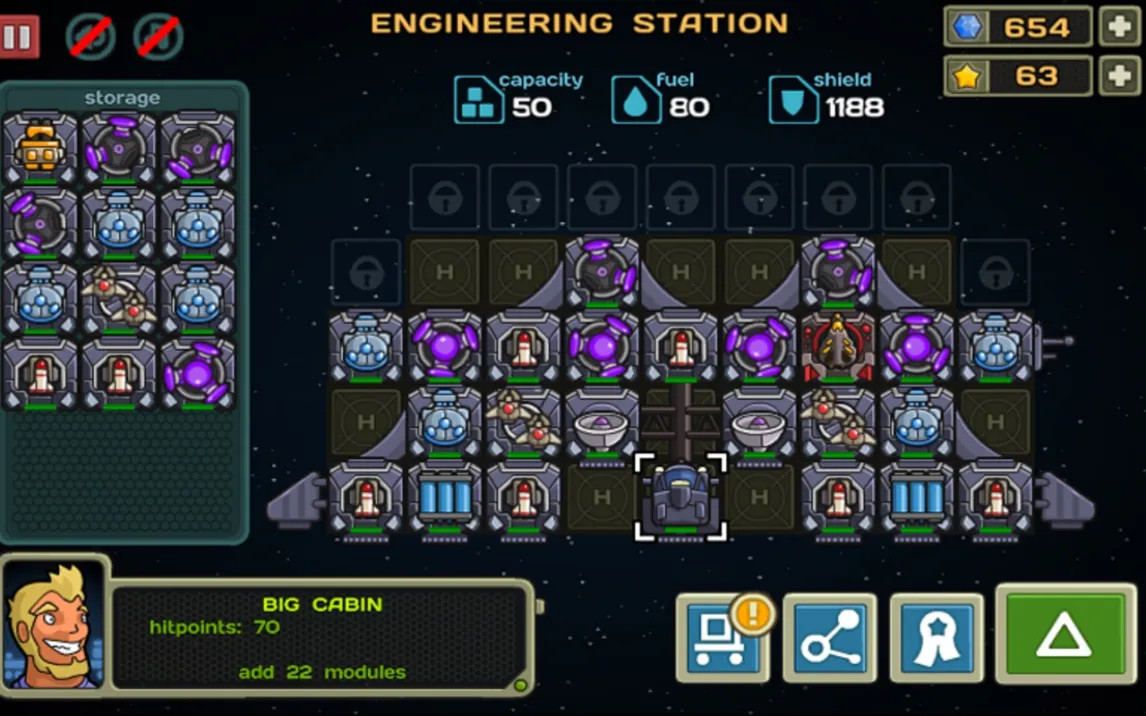1146x716 pixels.
Task: Select the orange robot module in storage
Action: [40, 148]
